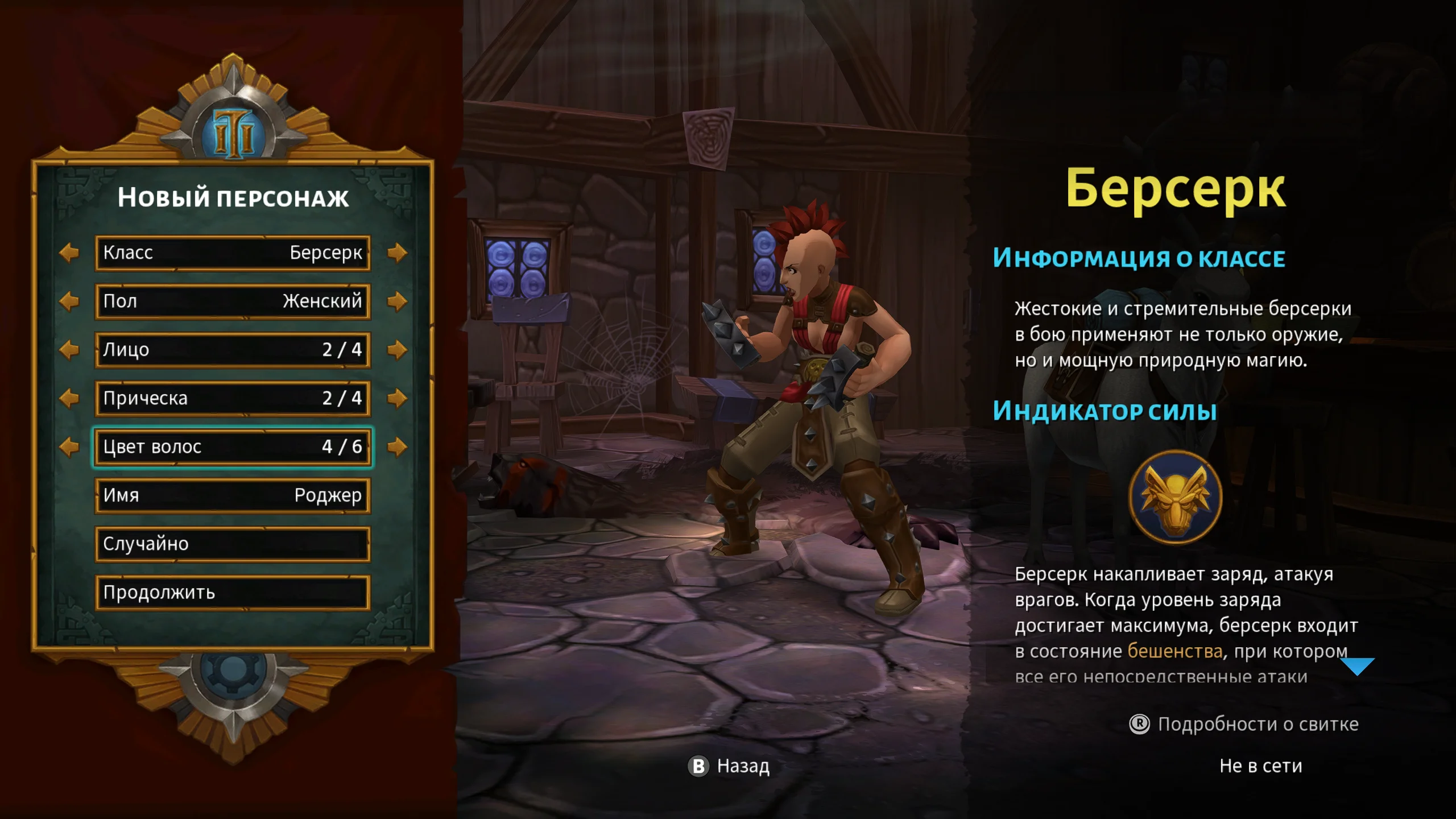This screenshot has width=1456, height=819.
Task: Edit the character name field Имя
Action: click(233, 495)
